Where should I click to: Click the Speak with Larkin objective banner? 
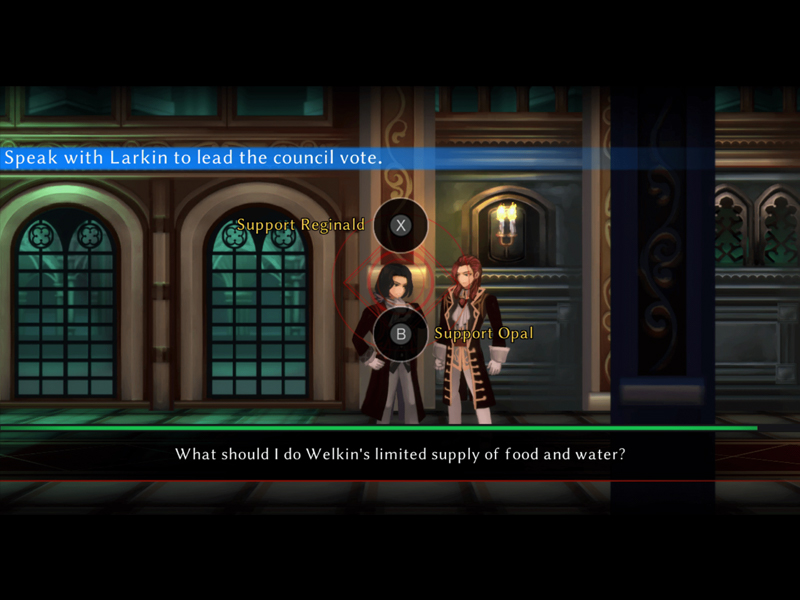194,158
